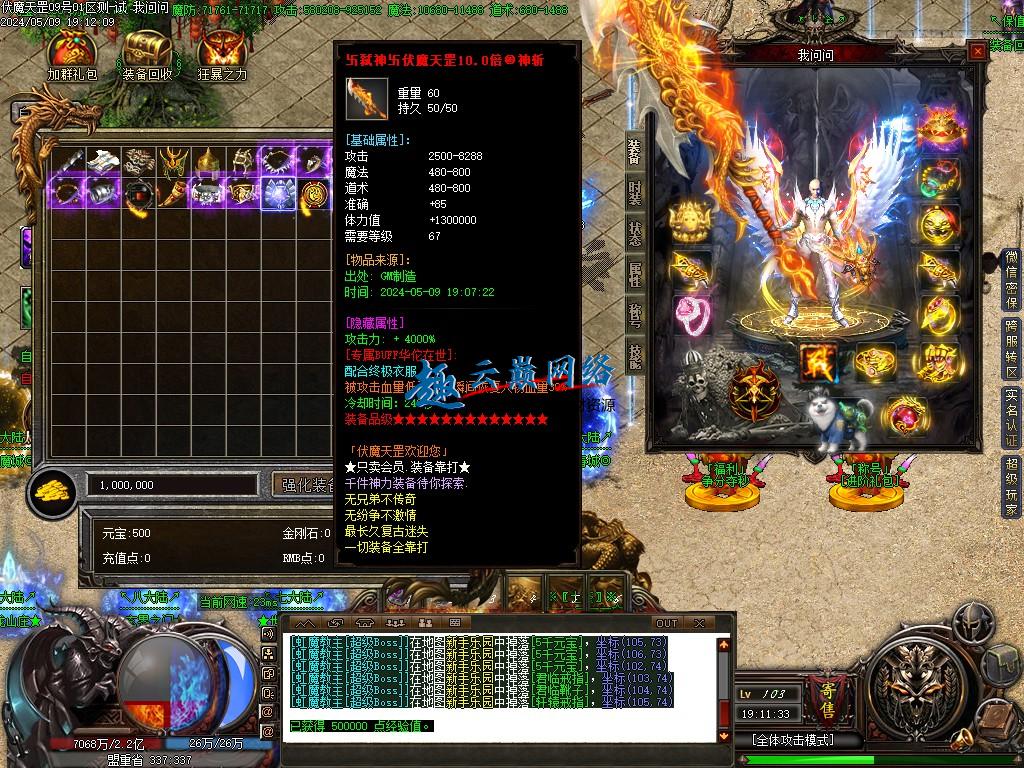This screenshot has width=1024, height=768.
Task: Activate the 狂暴之力 berserk power icon
Action: [222, 54]
